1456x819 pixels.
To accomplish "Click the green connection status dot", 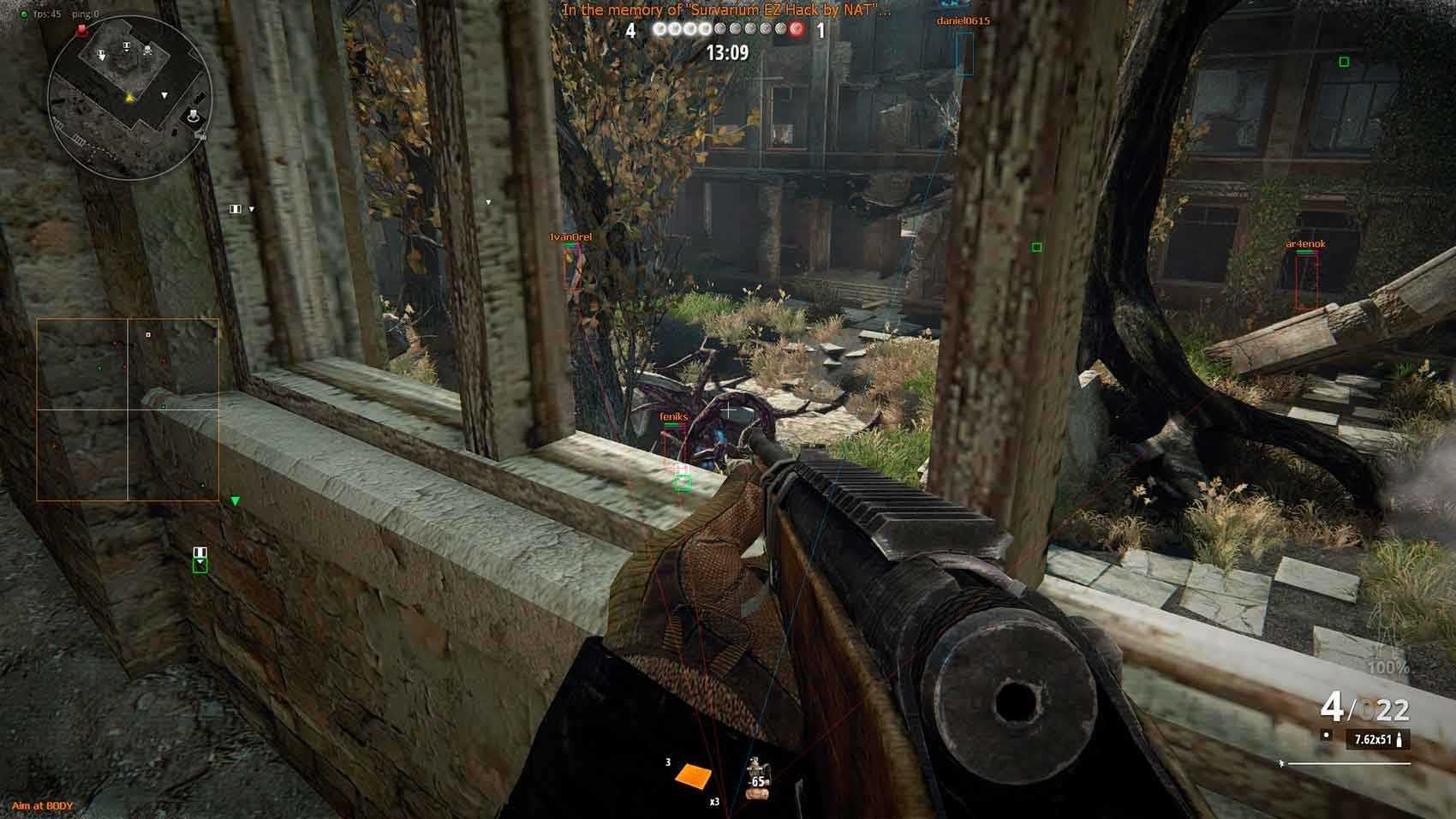I will coord(24,15).
